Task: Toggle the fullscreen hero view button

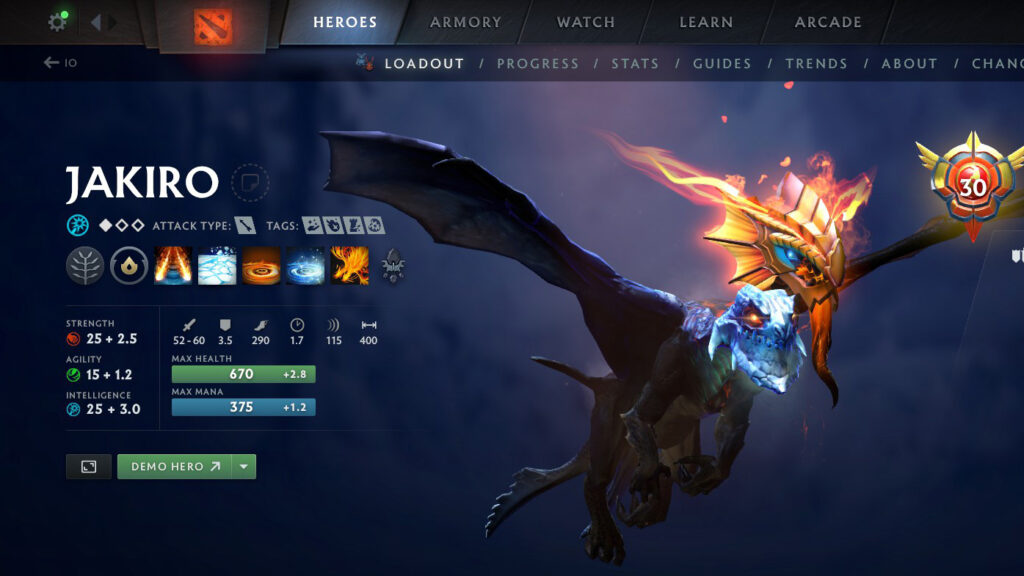Action: tap(88, 467)
